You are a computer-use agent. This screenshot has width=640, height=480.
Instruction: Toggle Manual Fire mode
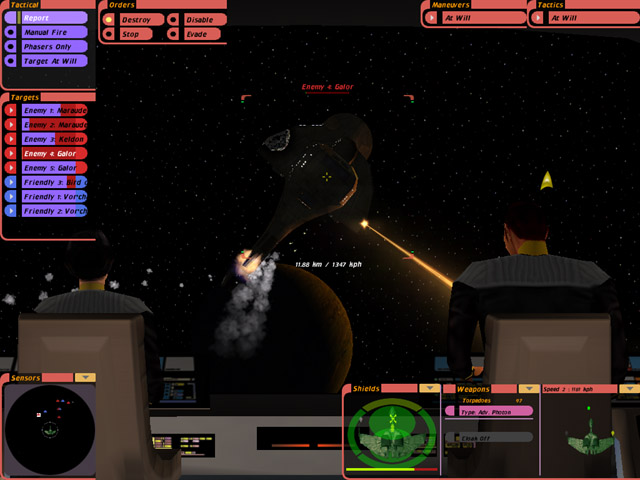[x=48, y=32]
